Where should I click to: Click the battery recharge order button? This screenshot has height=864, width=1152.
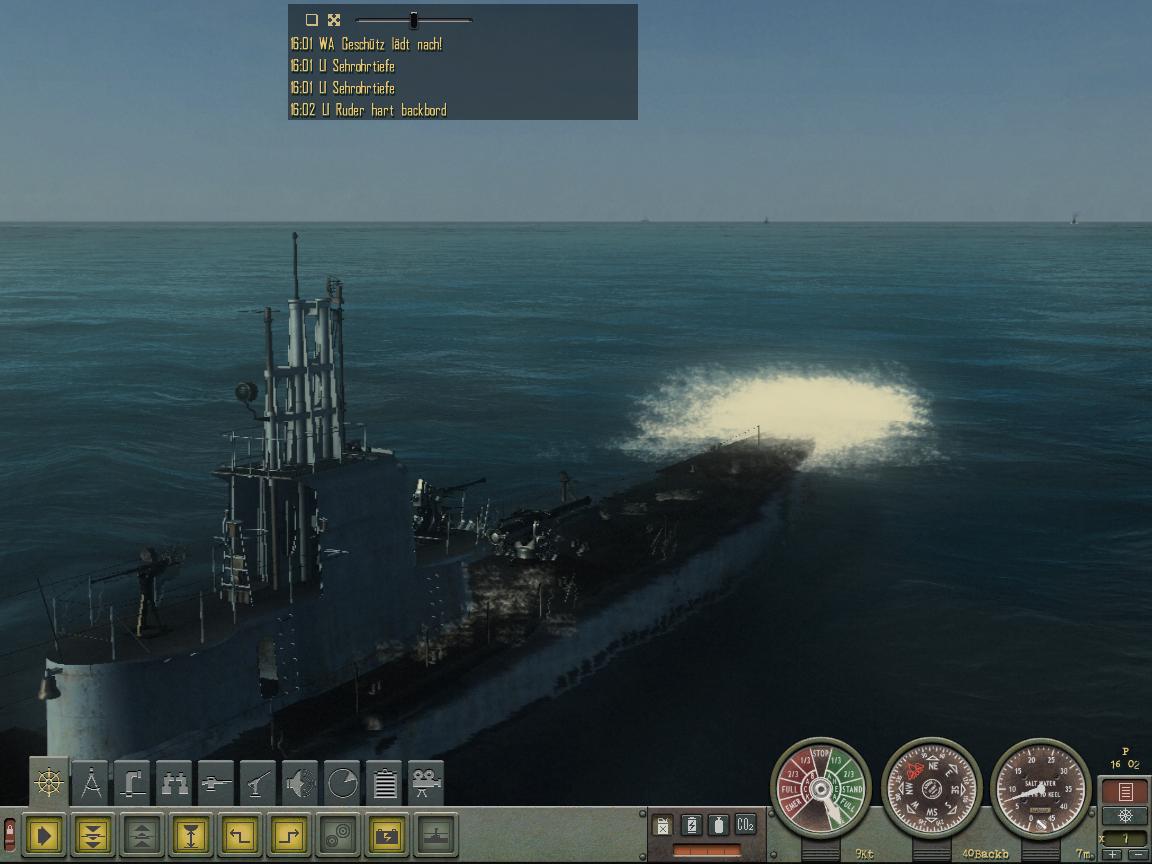click(387, 835)
